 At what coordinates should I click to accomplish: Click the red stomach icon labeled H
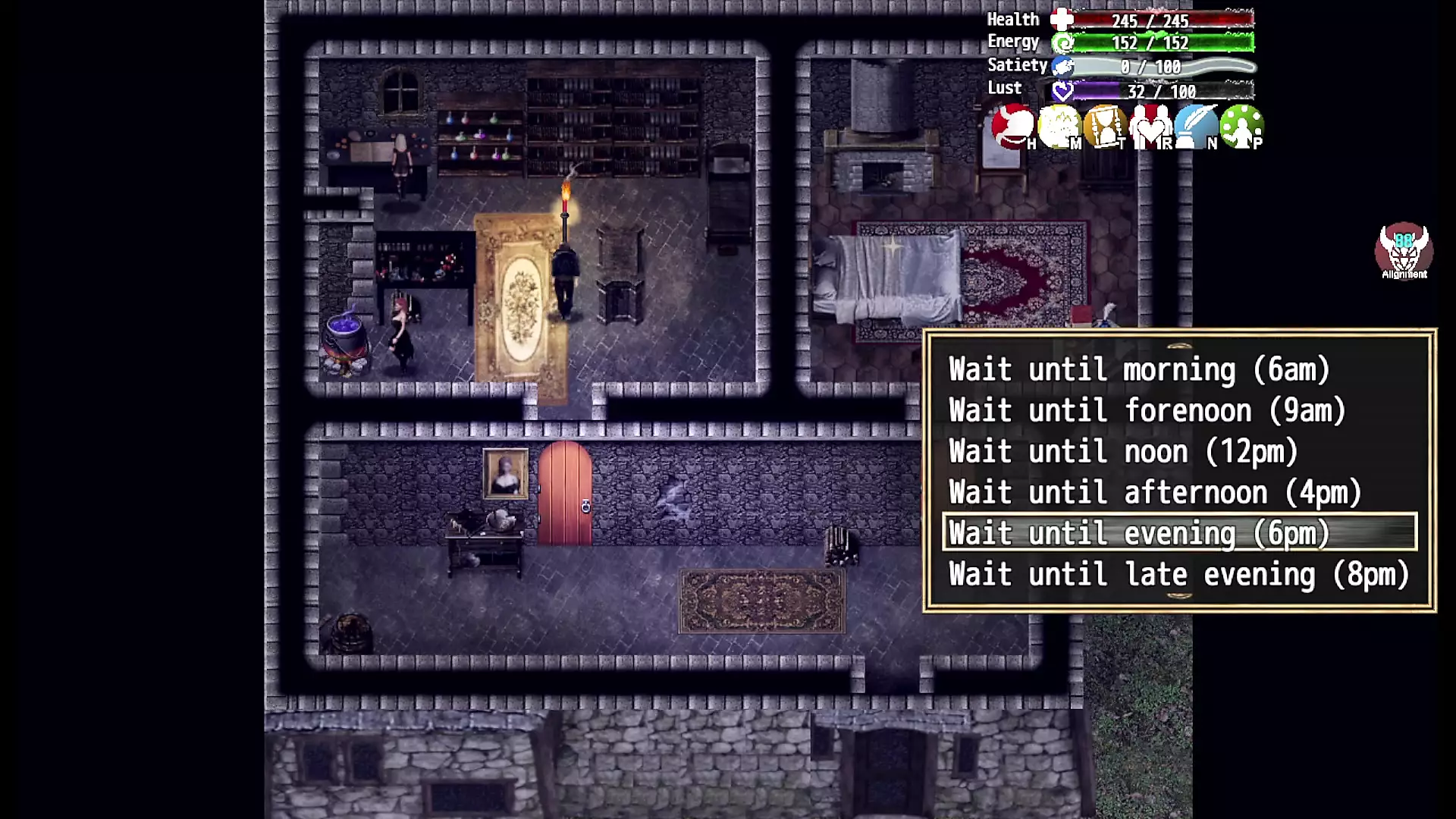(1012, 127)
